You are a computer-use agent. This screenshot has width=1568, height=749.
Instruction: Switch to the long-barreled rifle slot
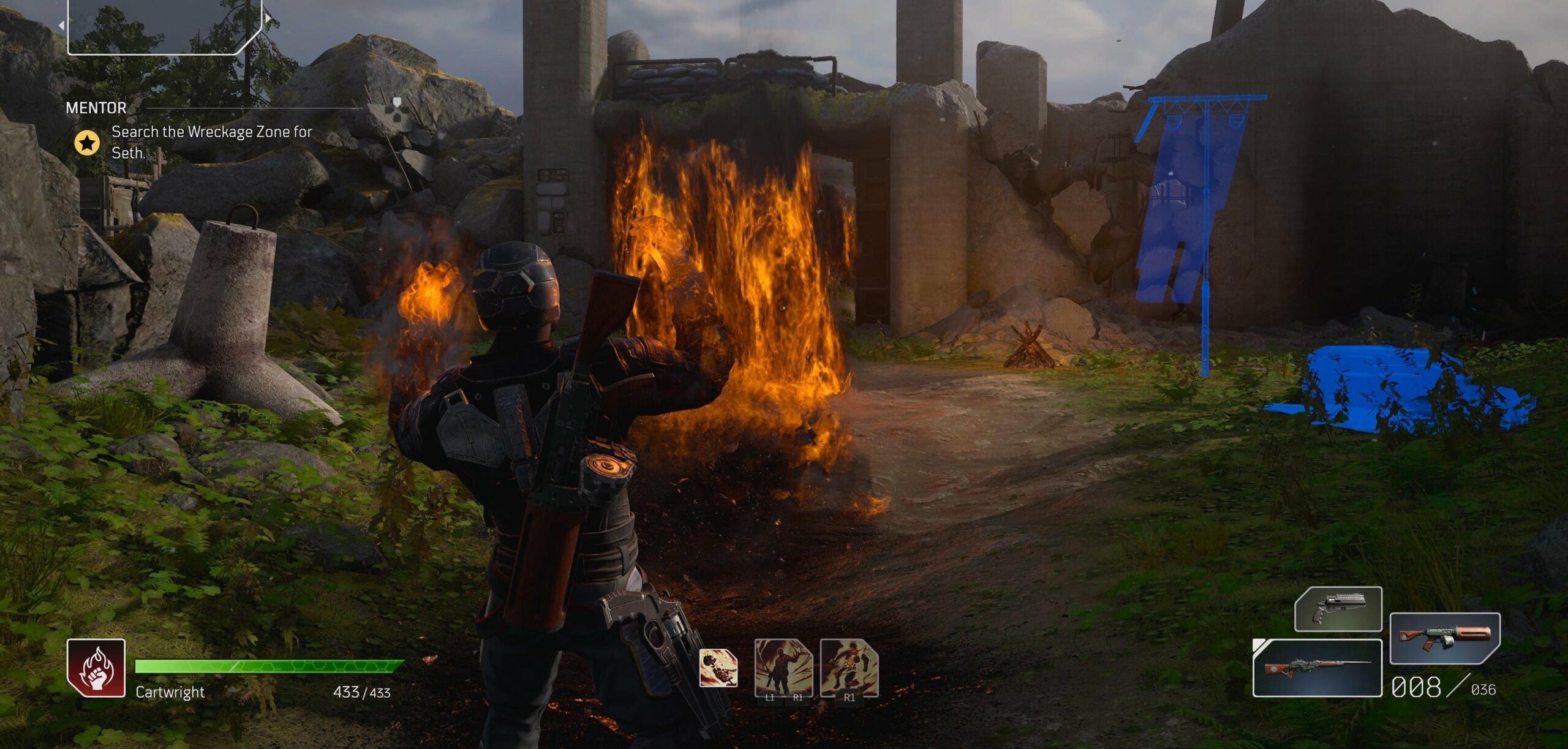(x=1317, y=668)
